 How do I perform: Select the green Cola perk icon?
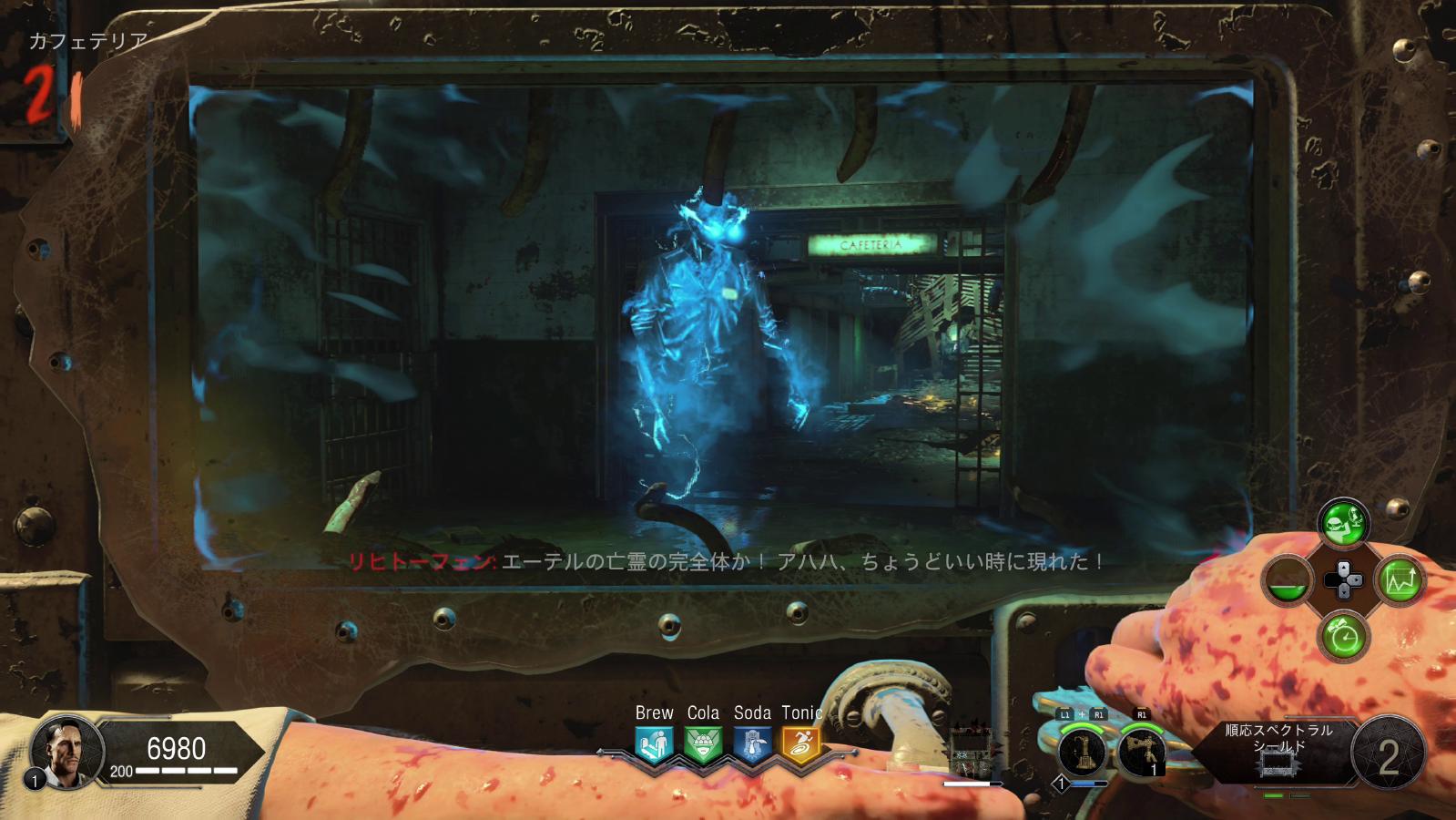[x=702, y=744]
